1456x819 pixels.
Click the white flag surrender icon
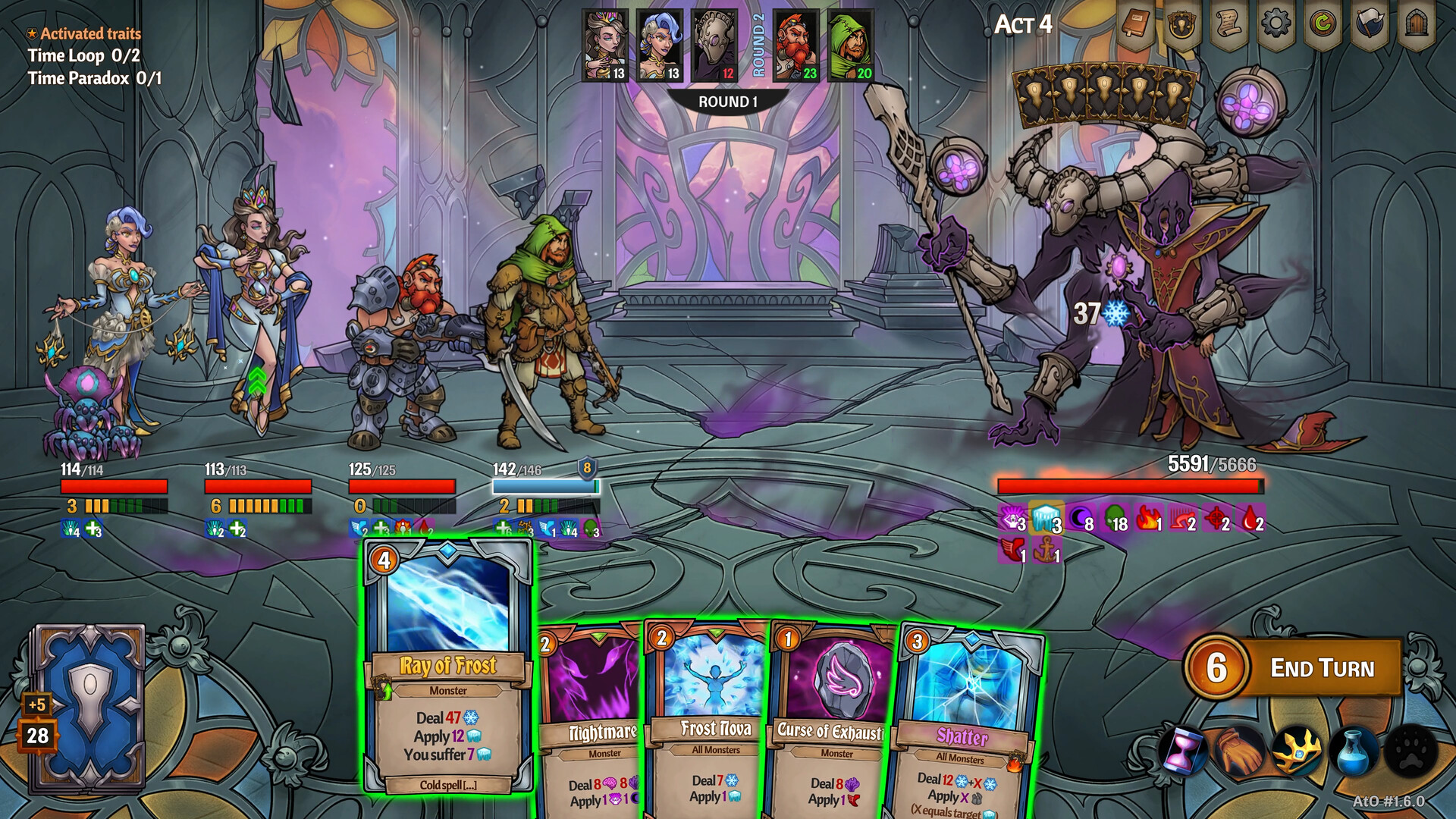[x=1370, y=24]
